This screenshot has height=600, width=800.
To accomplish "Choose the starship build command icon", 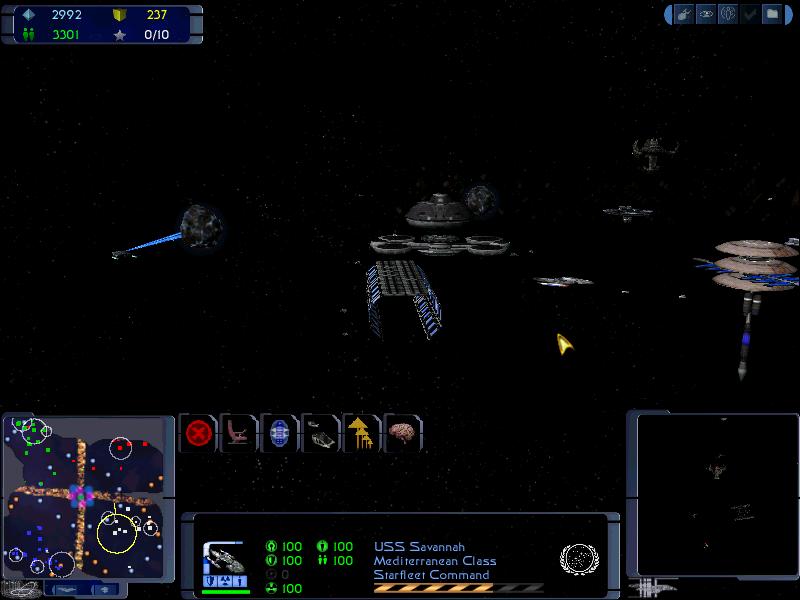I will pyautogui.click(x=321, y=434).
